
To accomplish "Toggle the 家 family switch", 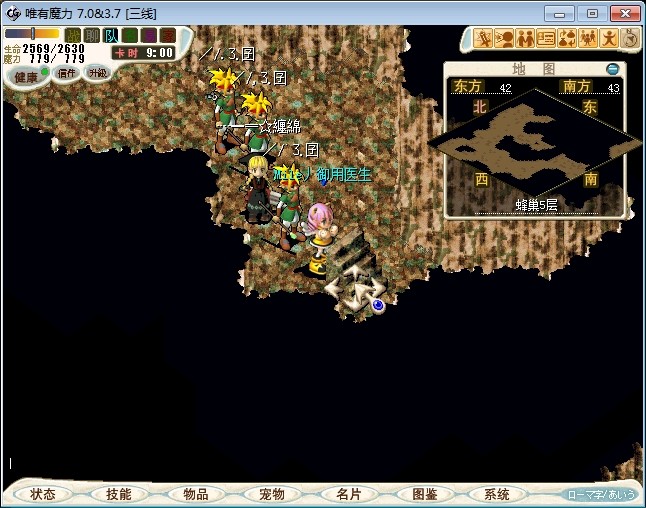I will coord(167,35).
